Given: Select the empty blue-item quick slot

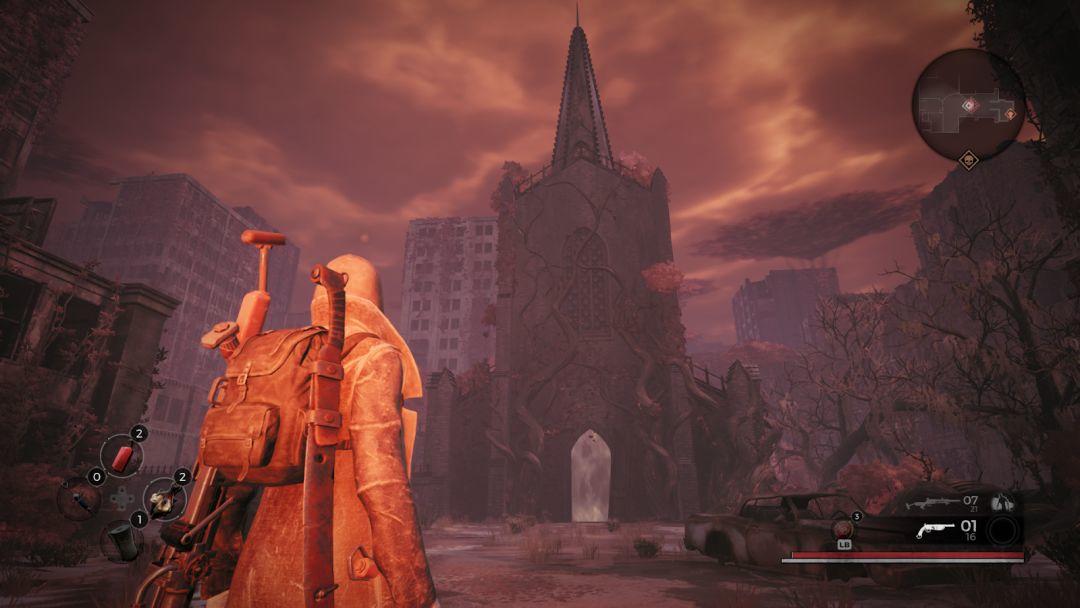Looking at the screenshot, I should coord(77,498).
